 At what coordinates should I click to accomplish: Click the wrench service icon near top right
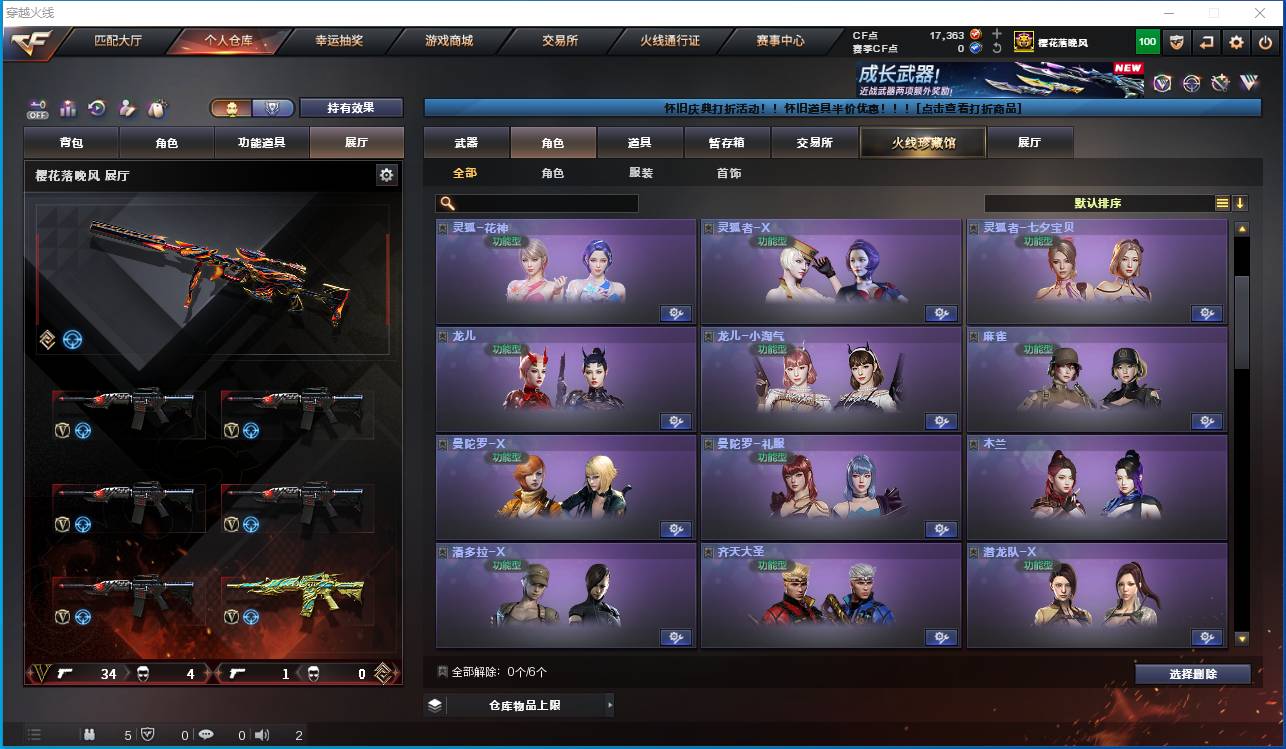point(1221,83)
